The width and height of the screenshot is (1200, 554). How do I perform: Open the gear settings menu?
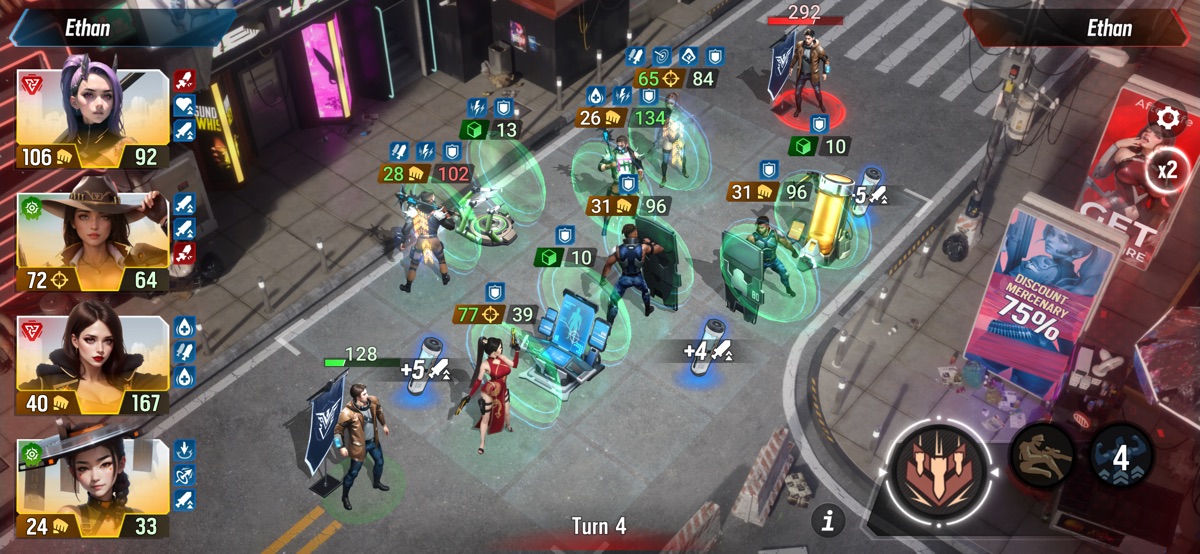pos(1167,119)
